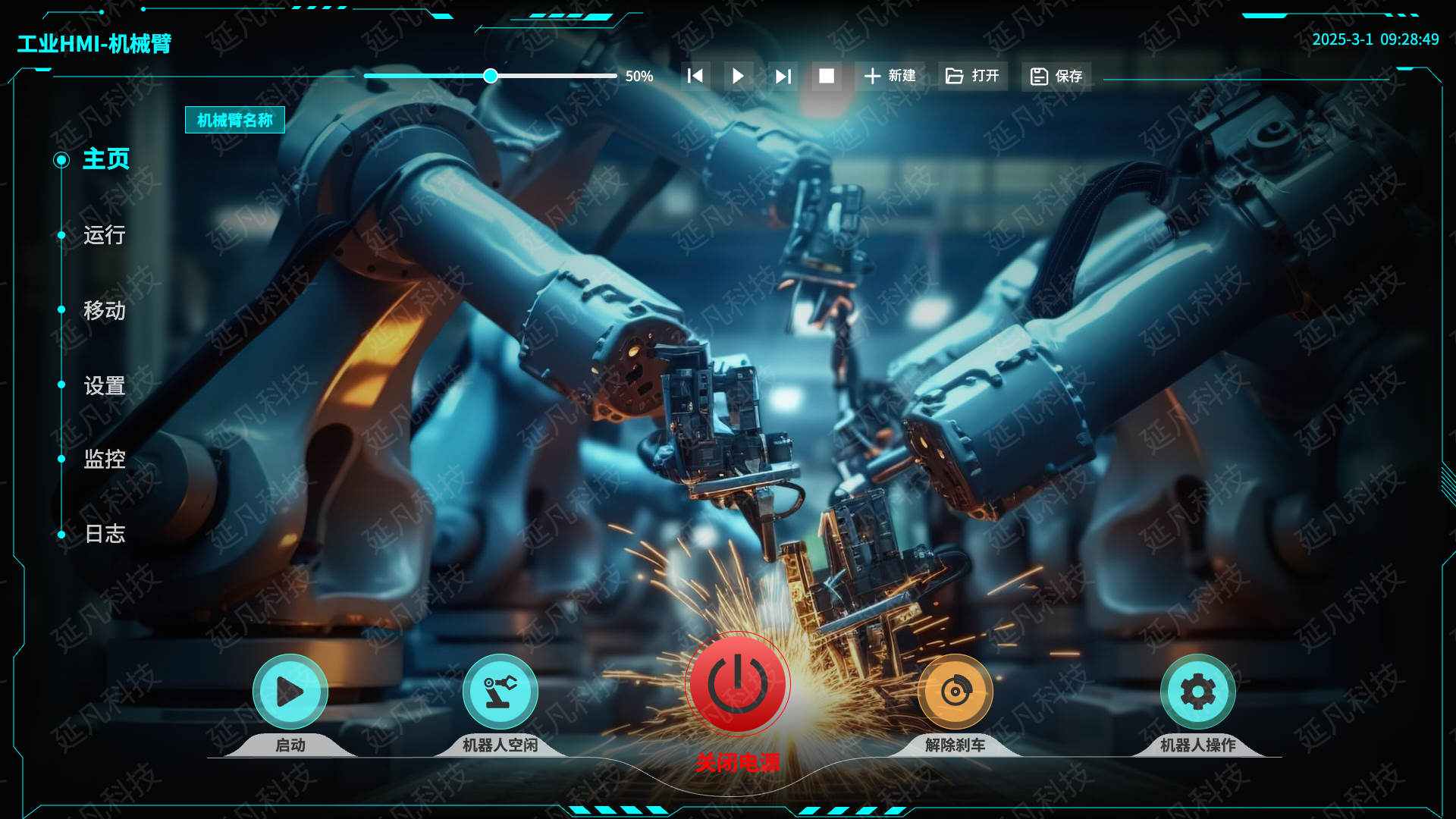This screenshot has width=1456, height=819.
Task: Select the 监控 monitoring entry
Action: 104,459
